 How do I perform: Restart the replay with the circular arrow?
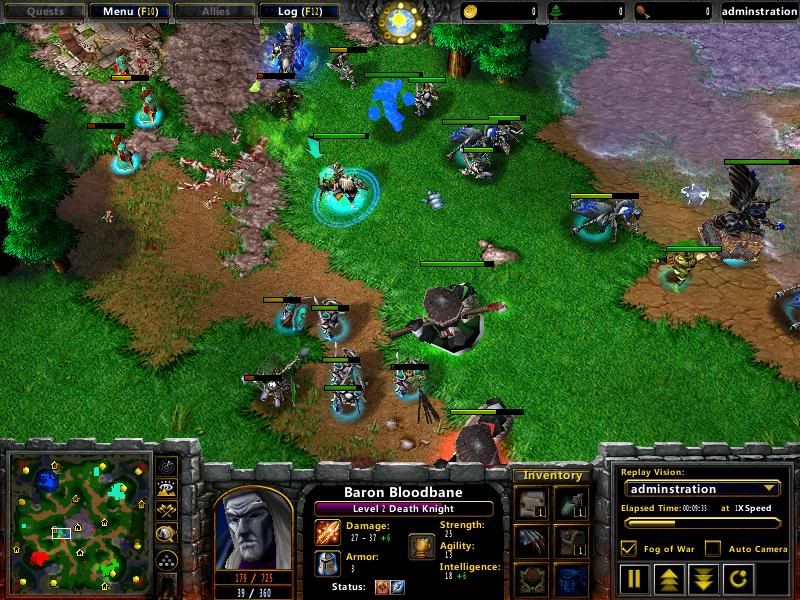coord(736,578)
